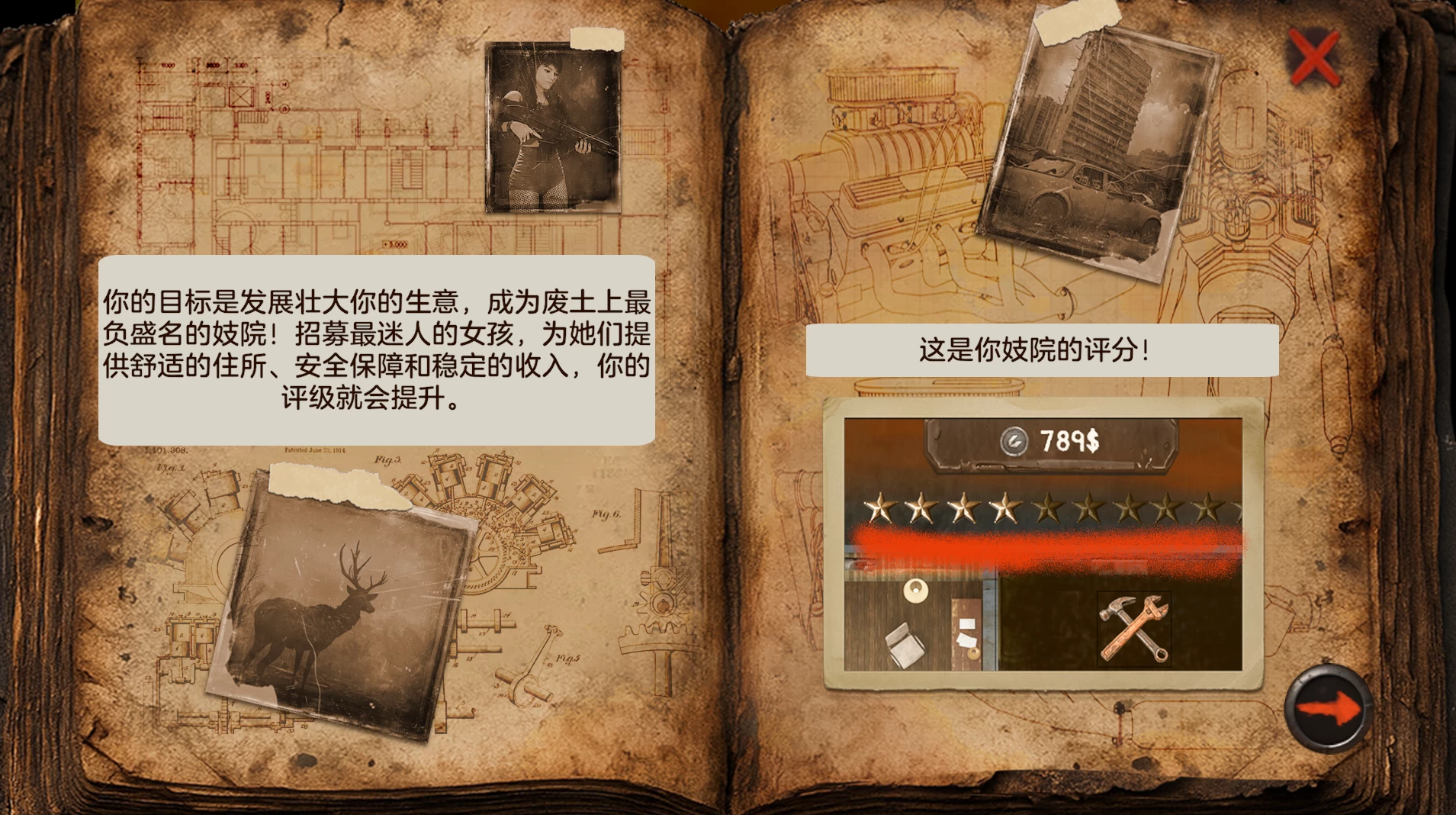
Task: Click the currency coin icon beside 789$
Action: click(x=1014, y=440)
